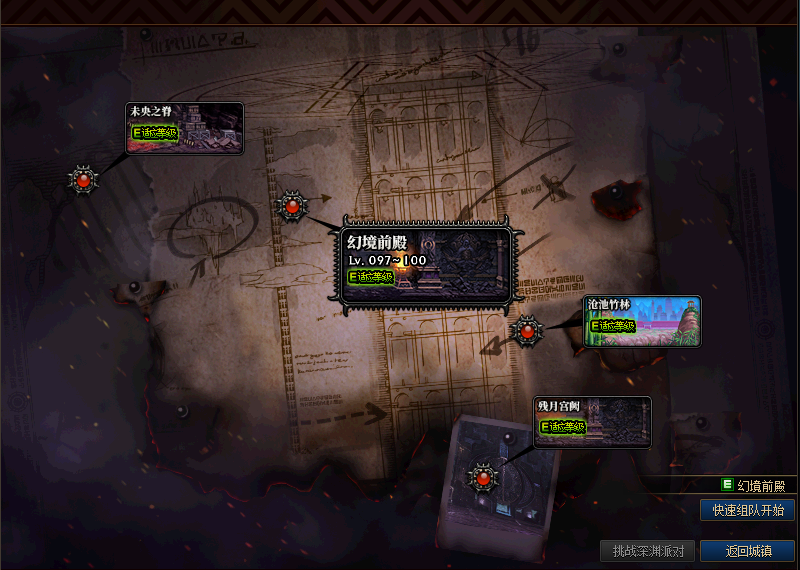
Task: Click the red map marker for 未央之脊
Action: [83, 180]
